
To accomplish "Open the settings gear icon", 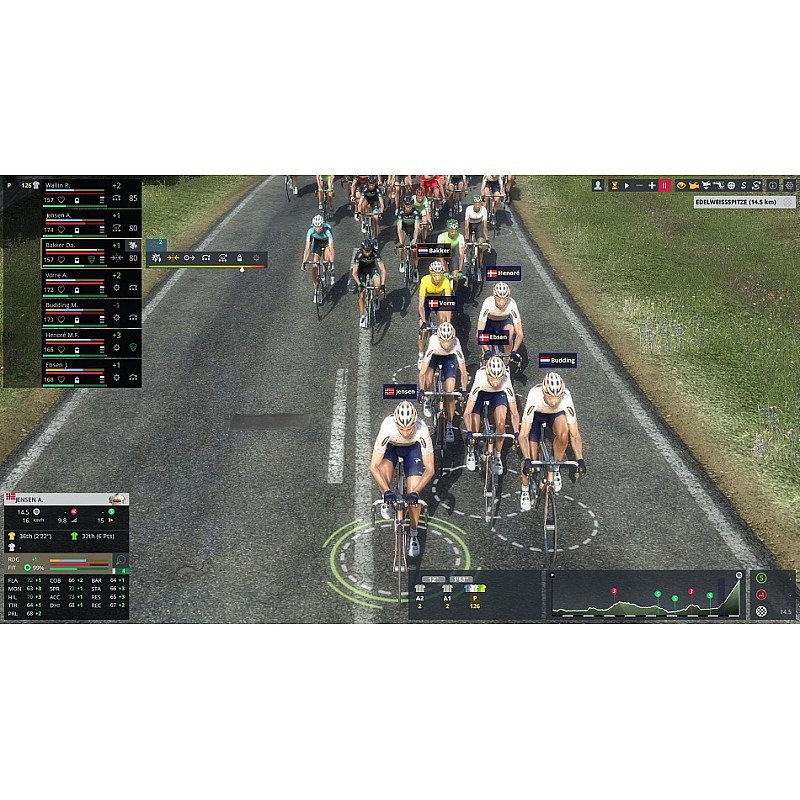I will click(789, 185).
